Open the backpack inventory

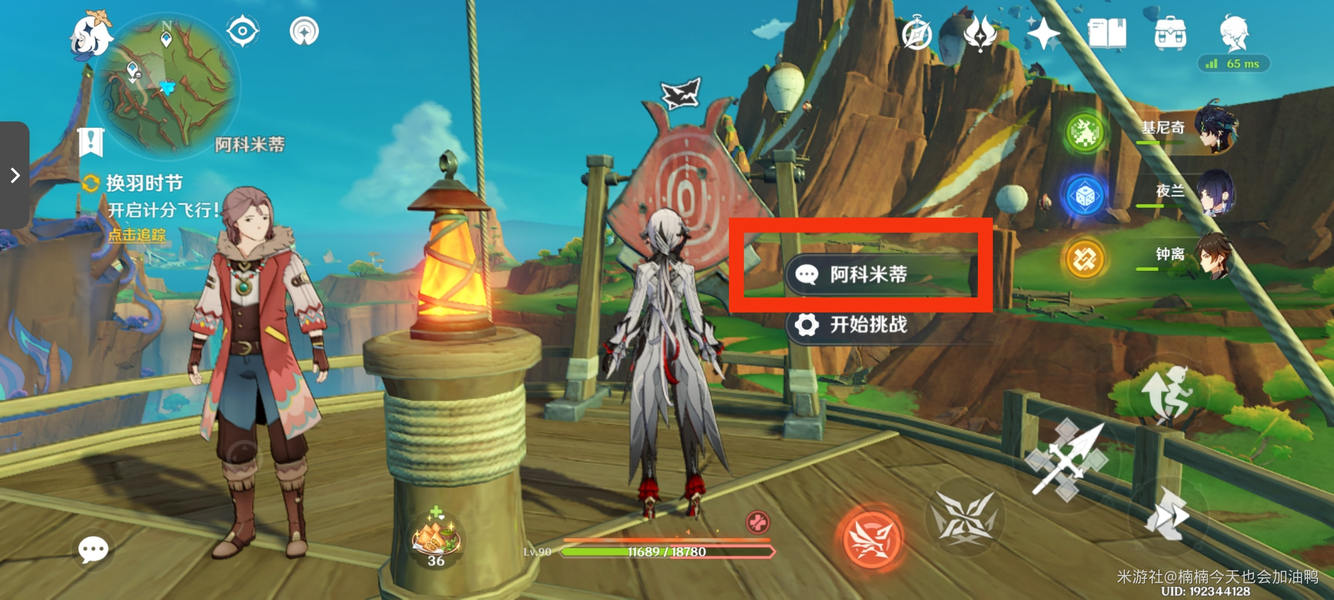1169,34
